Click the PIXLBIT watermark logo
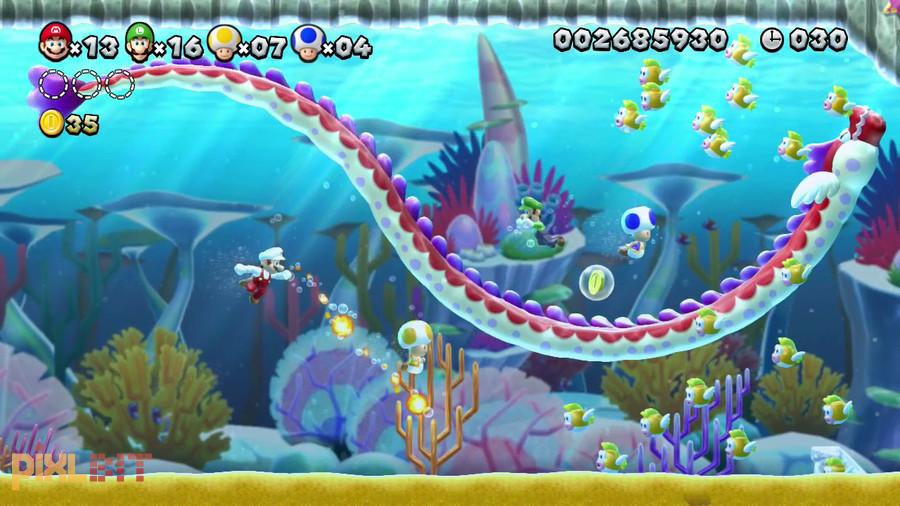Image resolution: width=900 pixels, height=506 pixels. tap(80, 467)
